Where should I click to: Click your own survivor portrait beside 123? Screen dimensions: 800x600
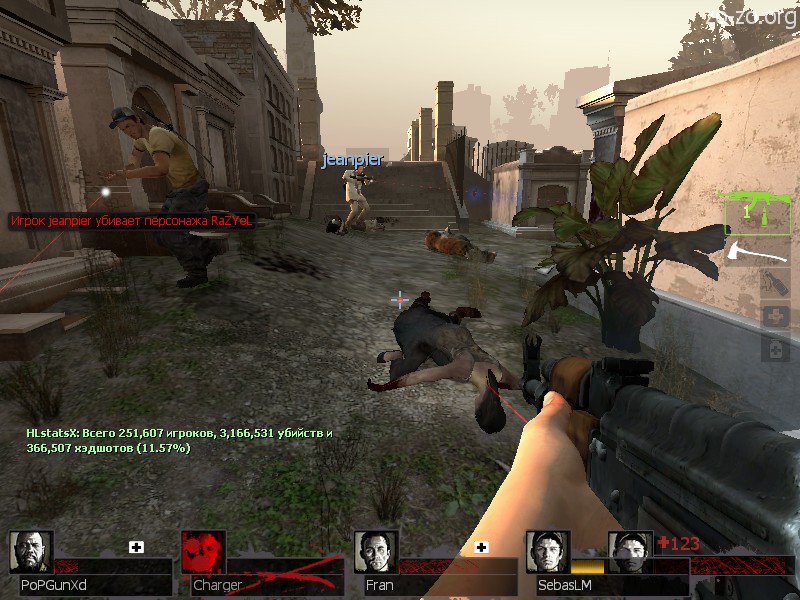(630, 553)
